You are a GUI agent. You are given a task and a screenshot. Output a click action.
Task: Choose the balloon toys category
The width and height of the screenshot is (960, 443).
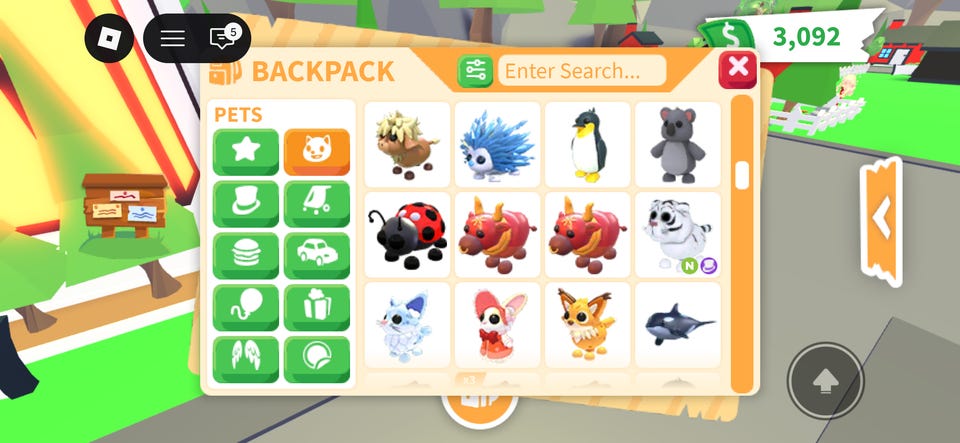tap(245, 307)
